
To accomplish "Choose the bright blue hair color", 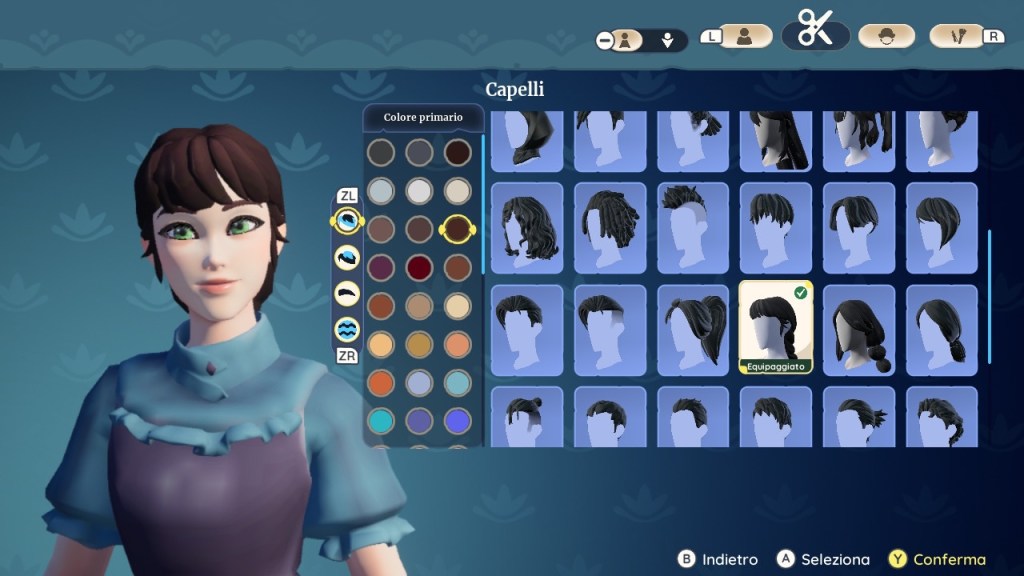I will [x=457, y=421].
